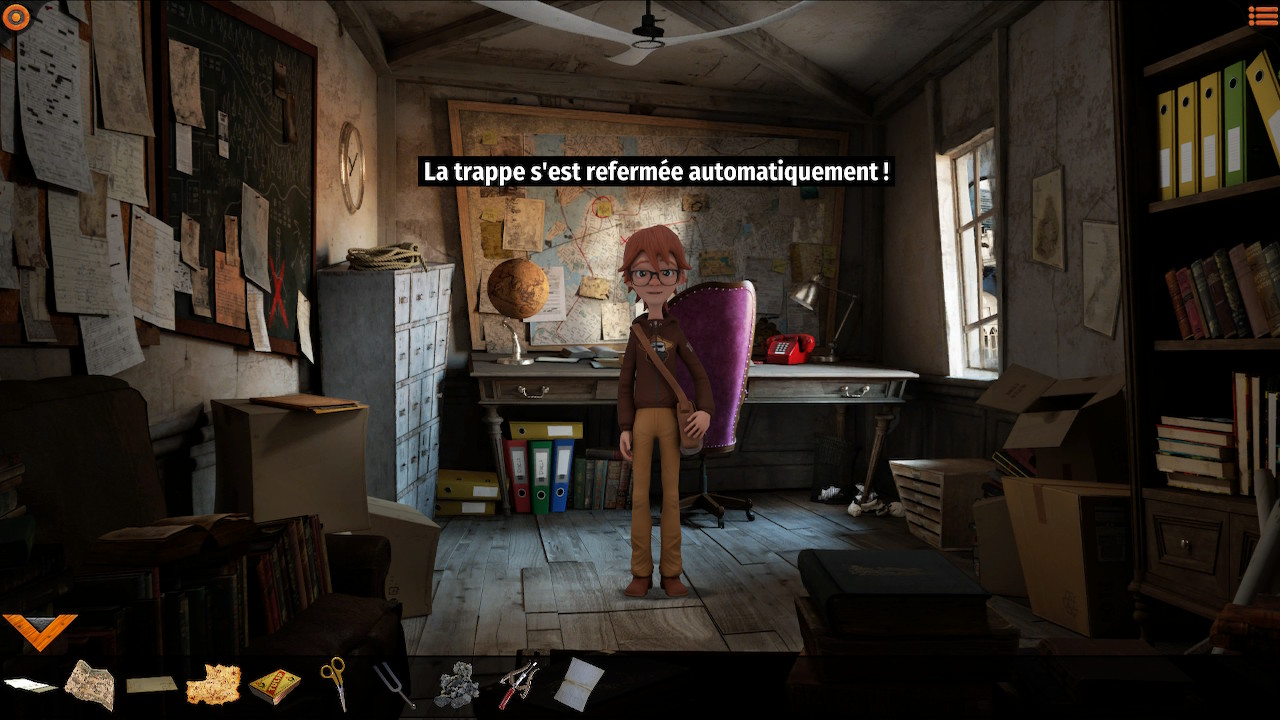
Task: Select the flat white sheet item
Action: tap(30, 685)
